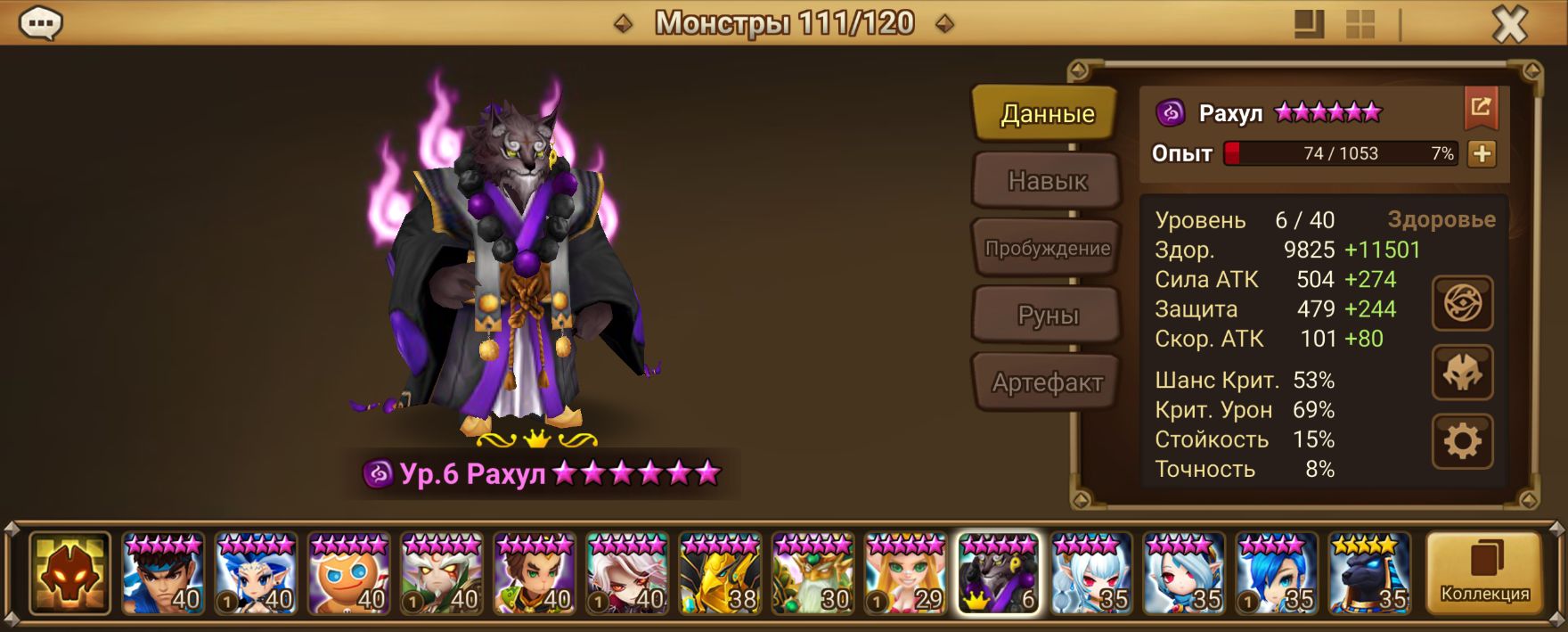Open the Навык tab
The width and height of the screenshot is (1568, 632).
coord(1046,181)
